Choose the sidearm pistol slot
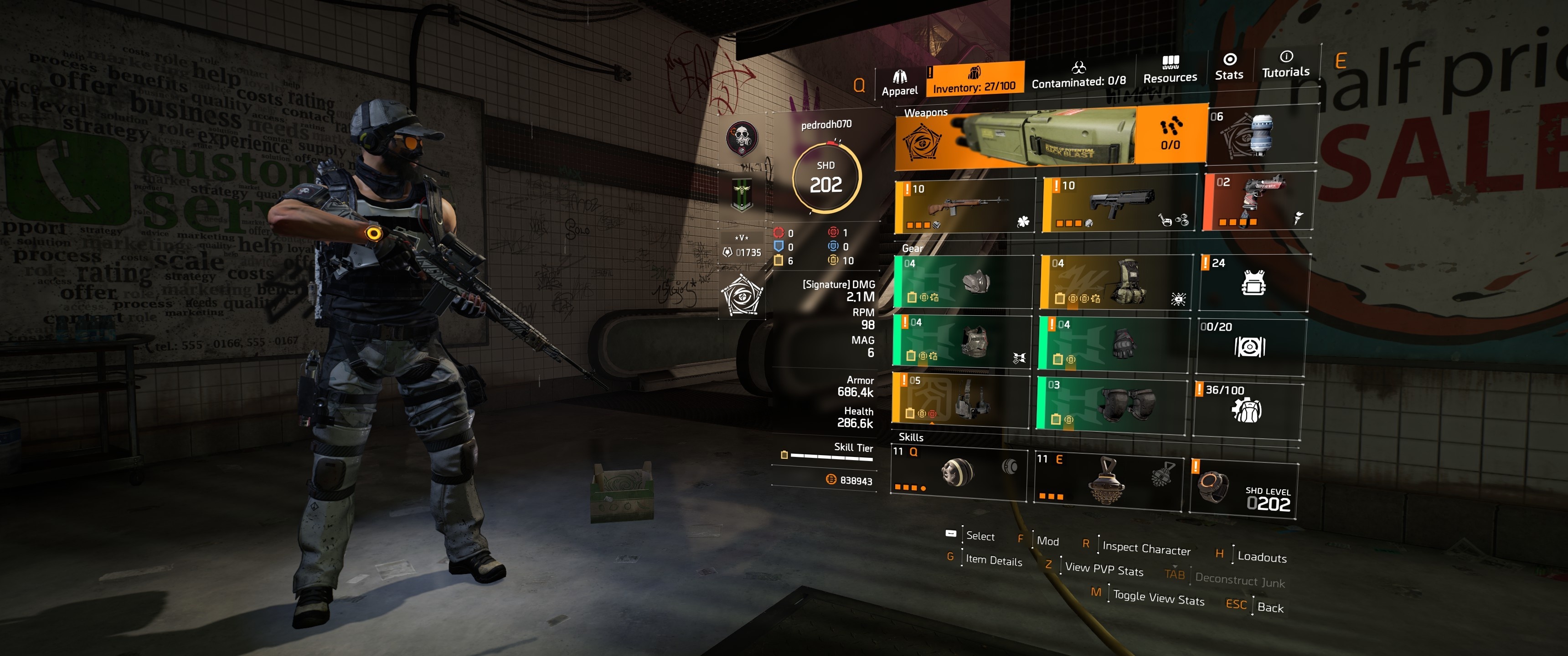This screenshot has height=656, width=1568. click(1259, 201)
